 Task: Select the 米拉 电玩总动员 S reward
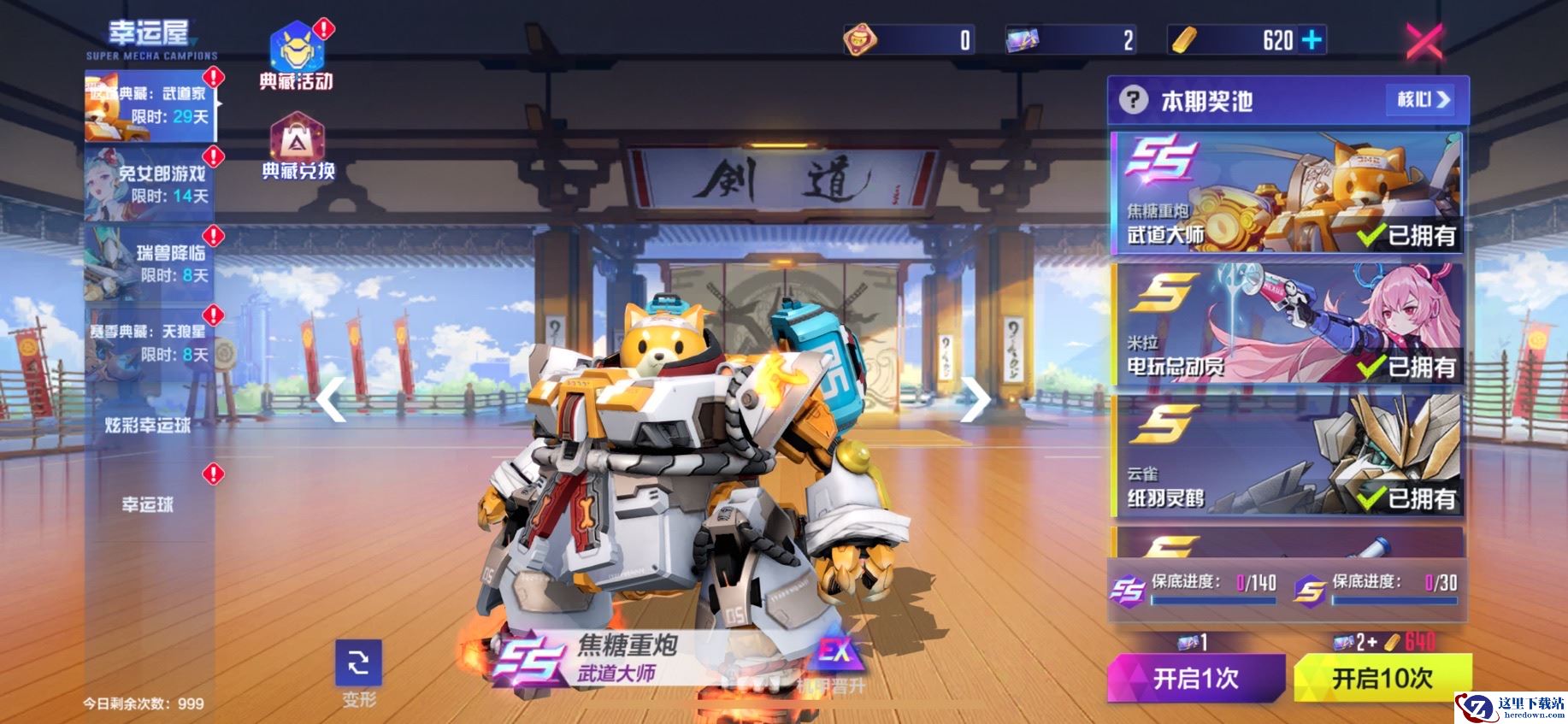tap(1286, 325)
